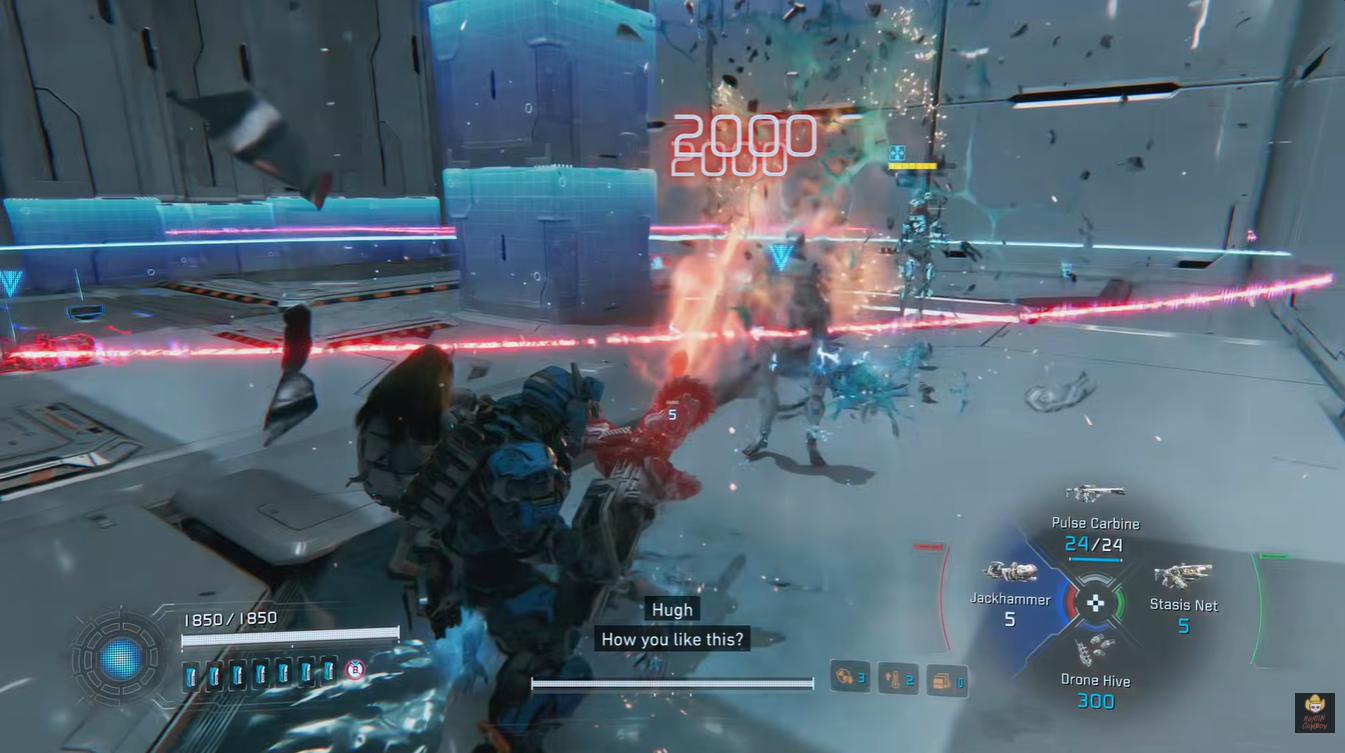
Task: Click the crosshair icon at the weapon wheel center
Action: [1097, 601]
